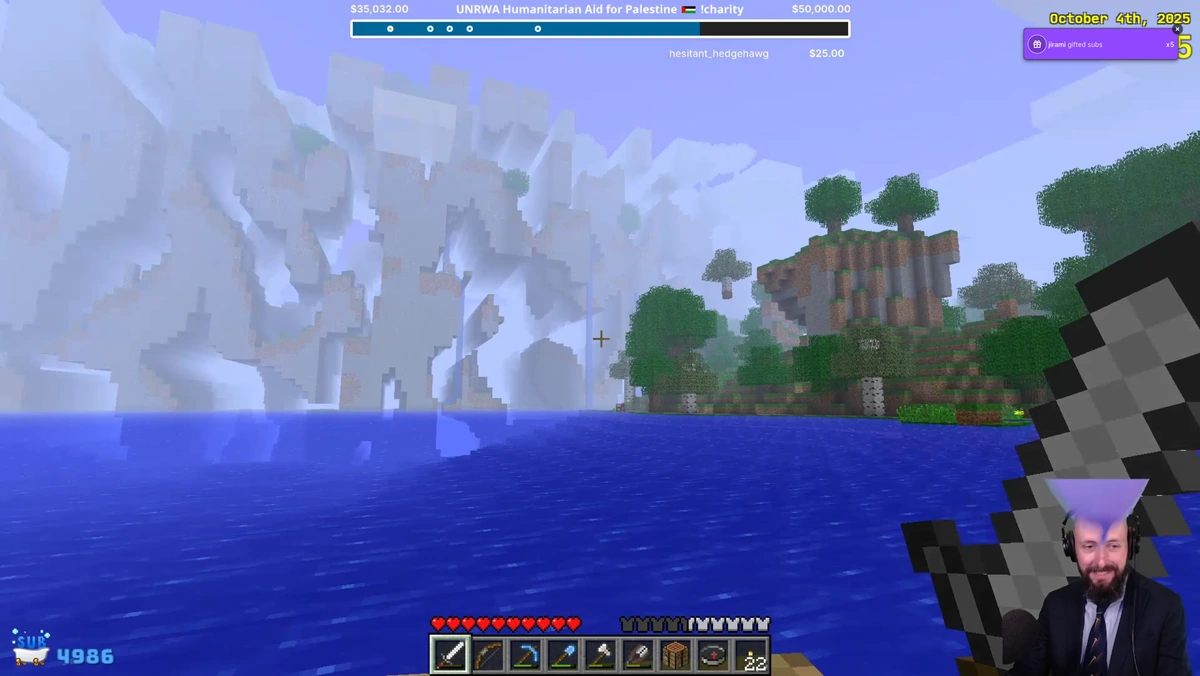Close the gifted subs notification
Viewport: 1200px width, 676px height.
[x=1177, y=29]
